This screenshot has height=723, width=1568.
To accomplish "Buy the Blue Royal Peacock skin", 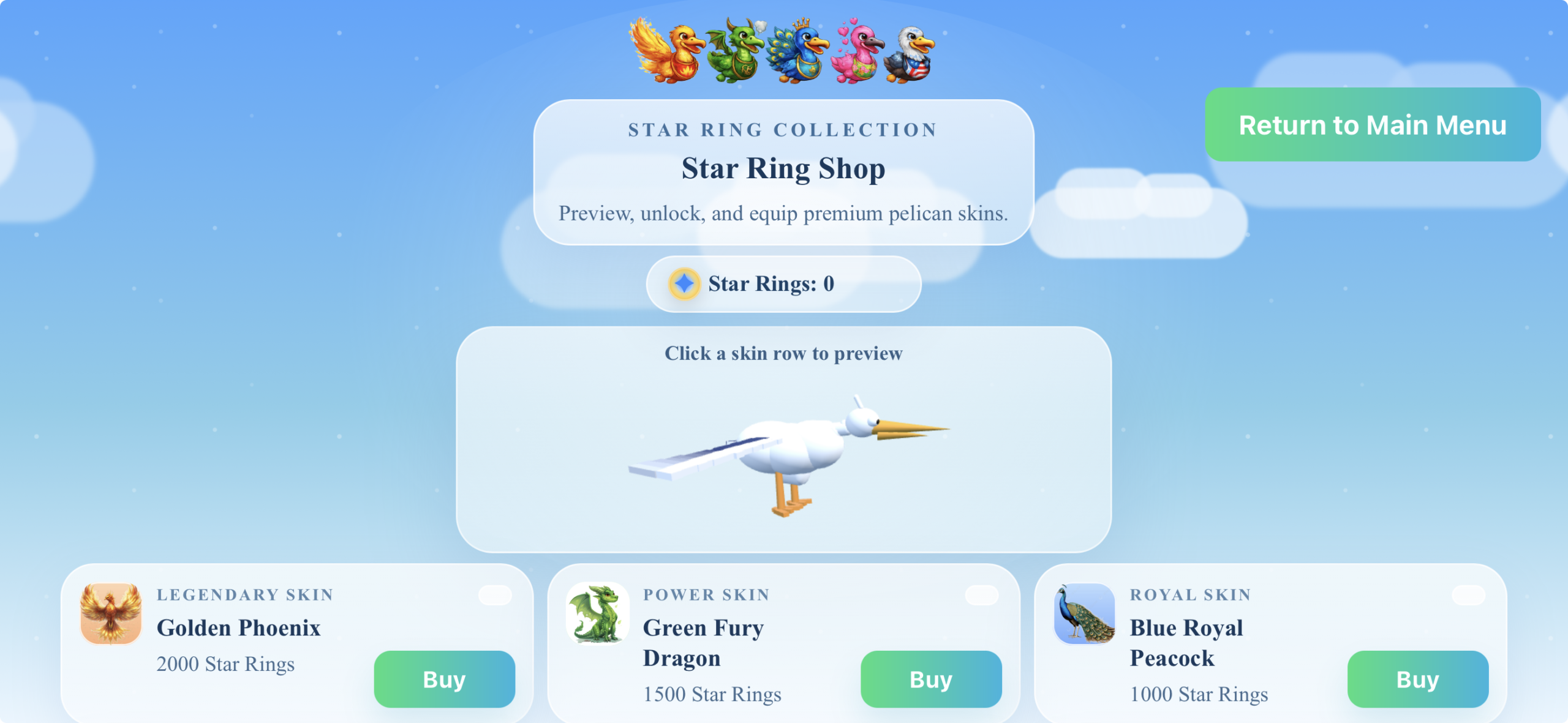I will [1417, 679].
